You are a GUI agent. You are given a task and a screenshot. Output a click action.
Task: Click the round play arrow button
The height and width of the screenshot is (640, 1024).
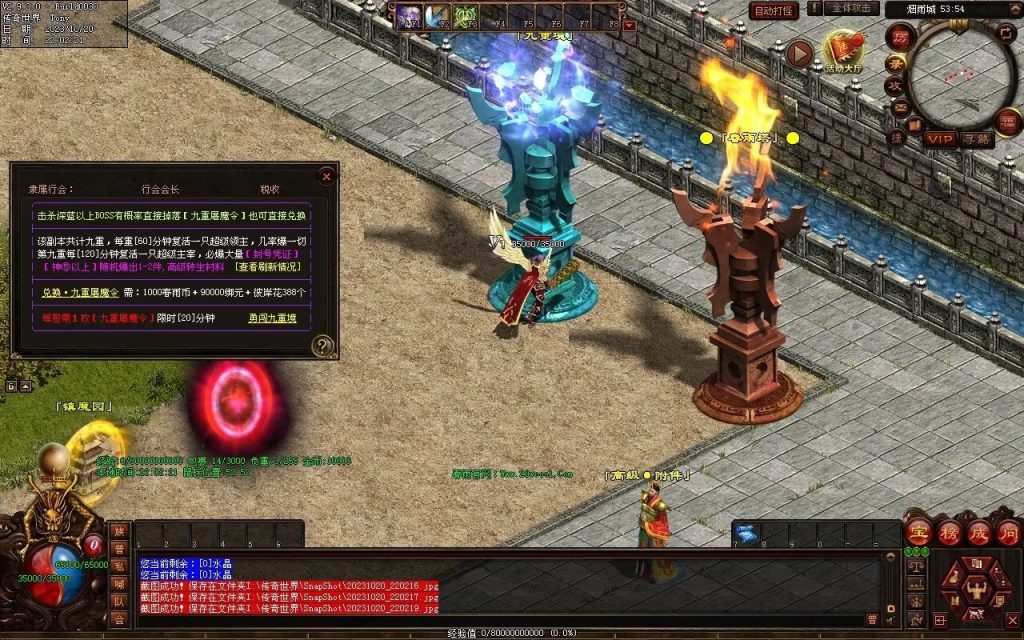point(798,54)
